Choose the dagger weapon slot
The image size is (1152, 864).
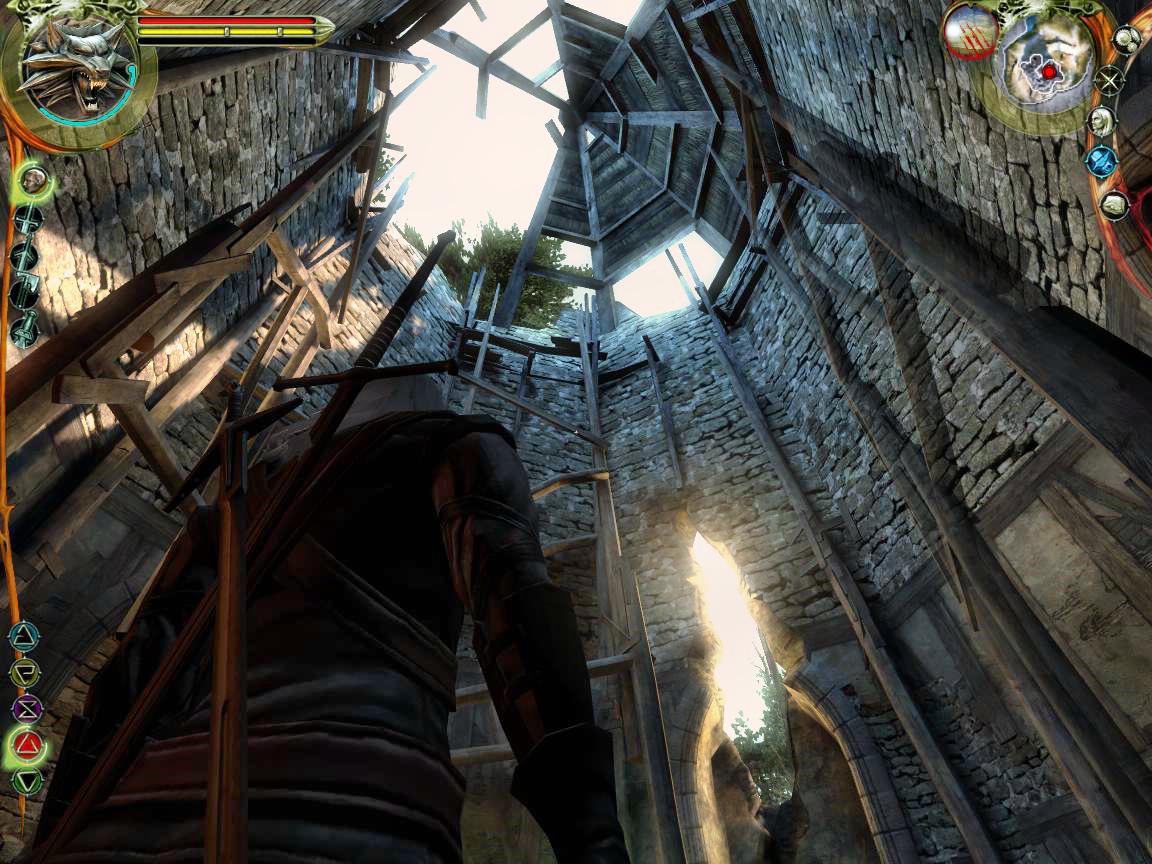click(25, 329)
